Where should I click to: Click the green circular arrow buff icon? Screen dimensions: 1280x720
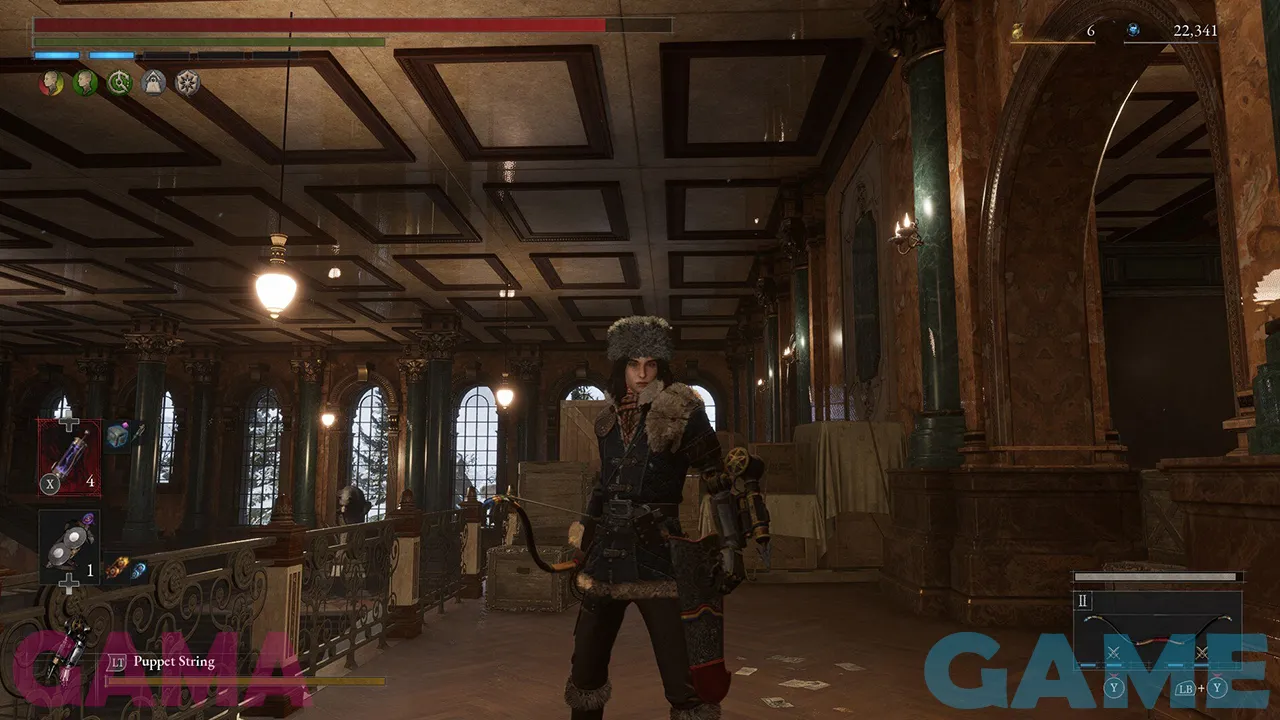[x=120, y=83]
